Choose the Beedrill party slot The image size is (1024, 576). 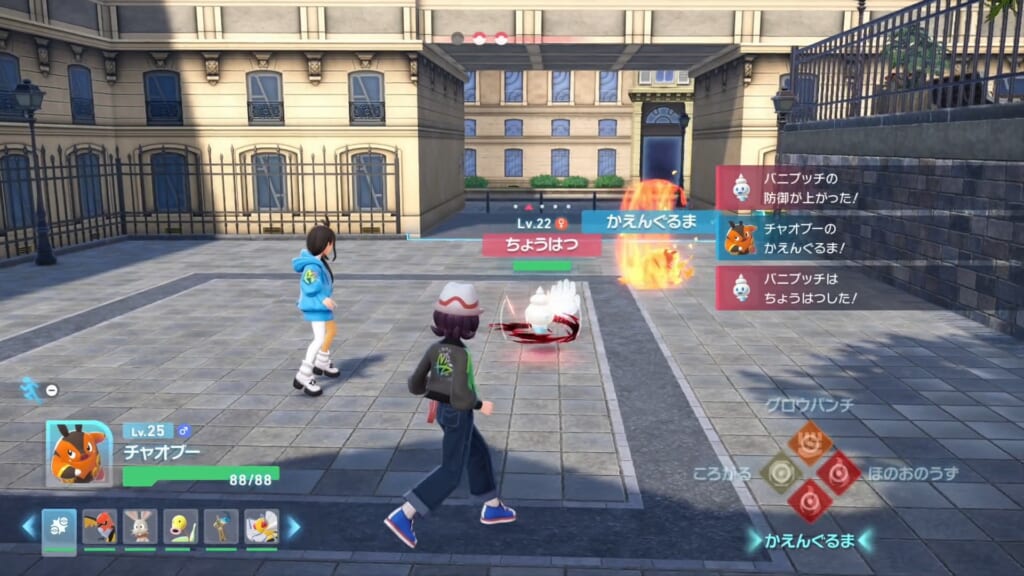tap(261, 527)
